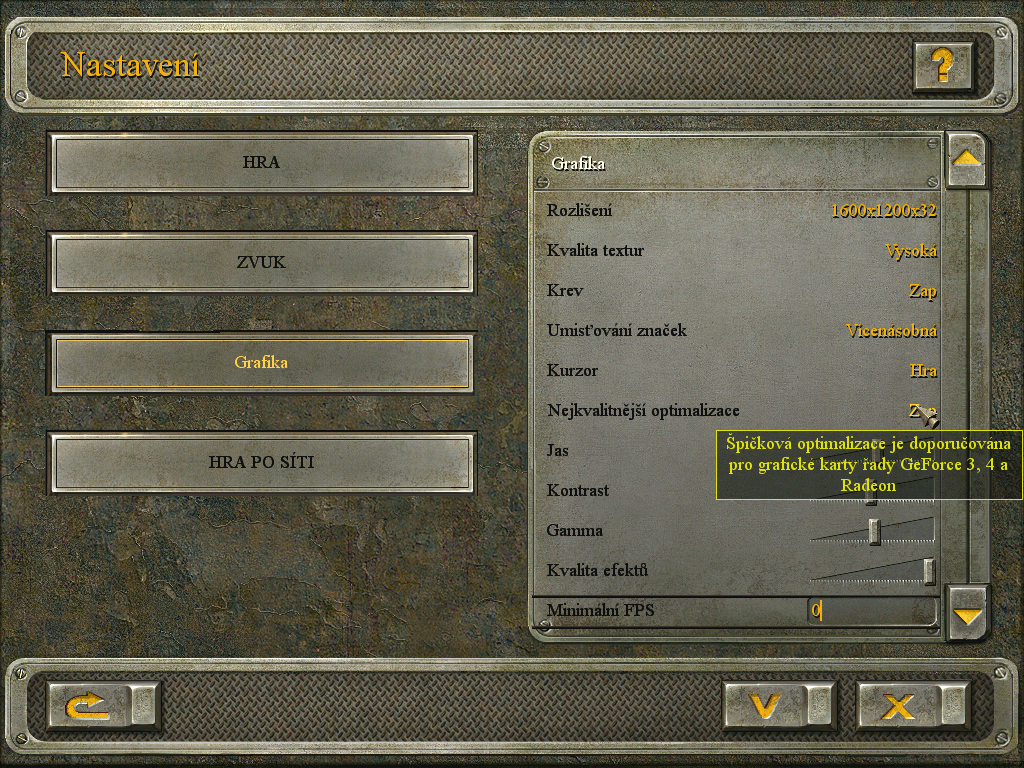1024x768 pixels.
Task: Click the question mark help button
Action: (x=942, y=66)
